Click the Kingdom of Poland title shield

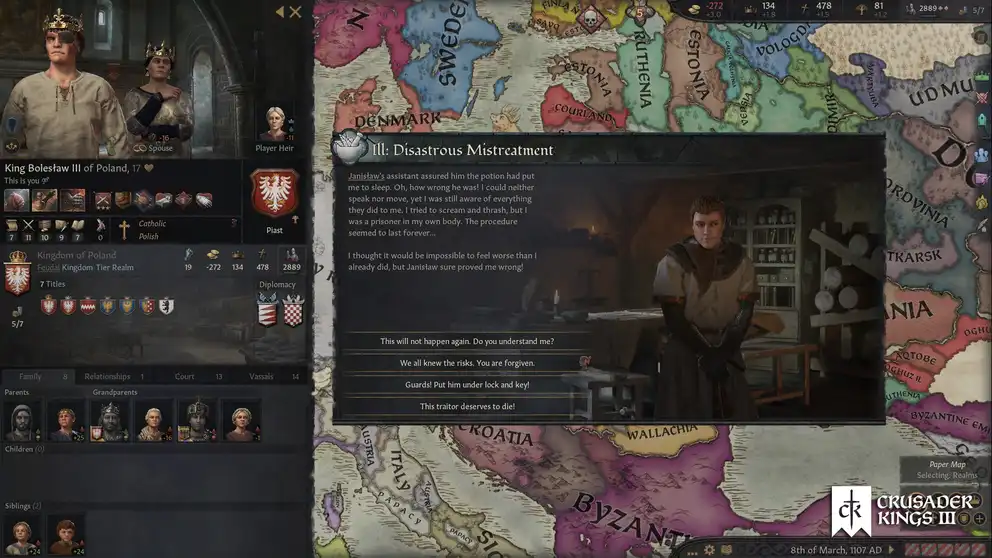click(x=17, y=272)
